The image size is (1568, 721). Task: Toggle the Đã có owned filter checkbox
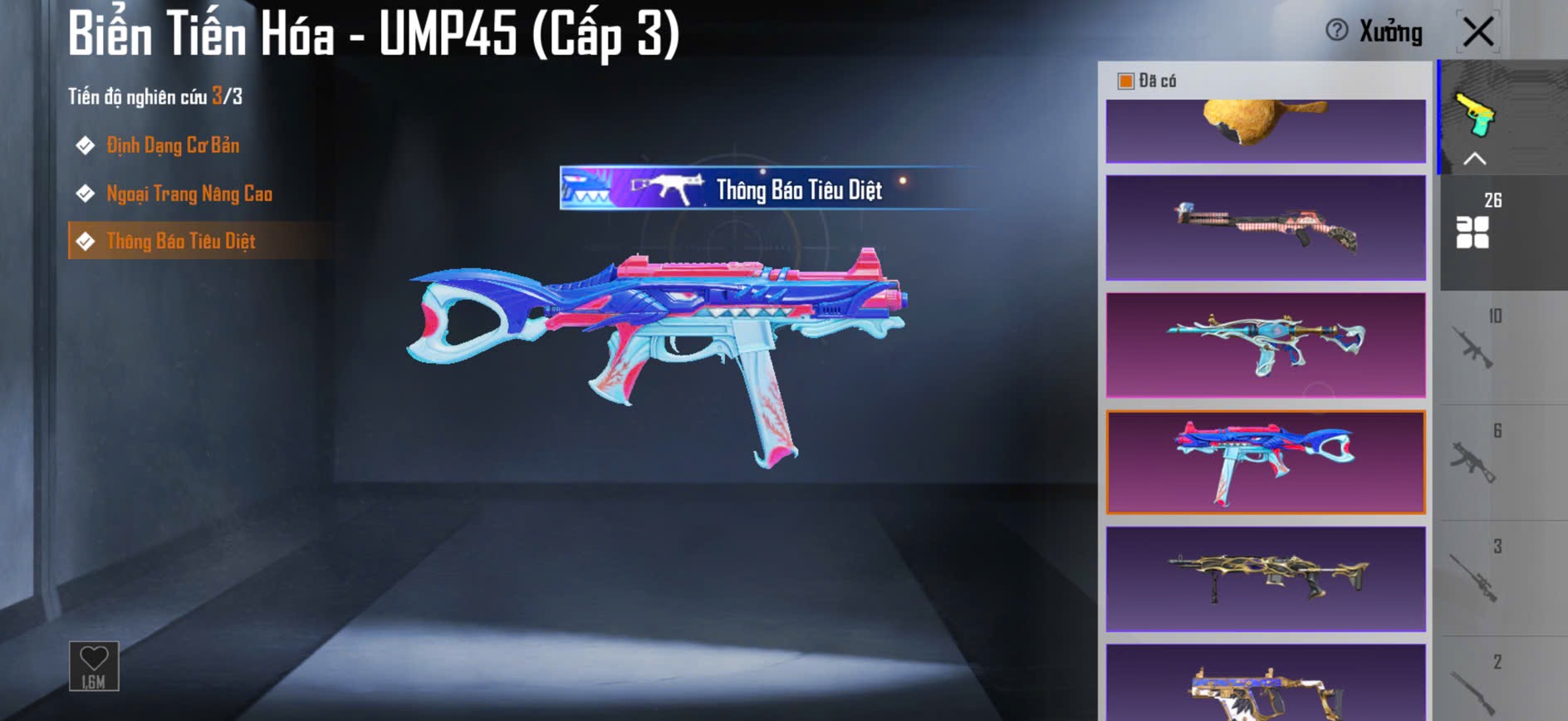(x=1126, y=81)
